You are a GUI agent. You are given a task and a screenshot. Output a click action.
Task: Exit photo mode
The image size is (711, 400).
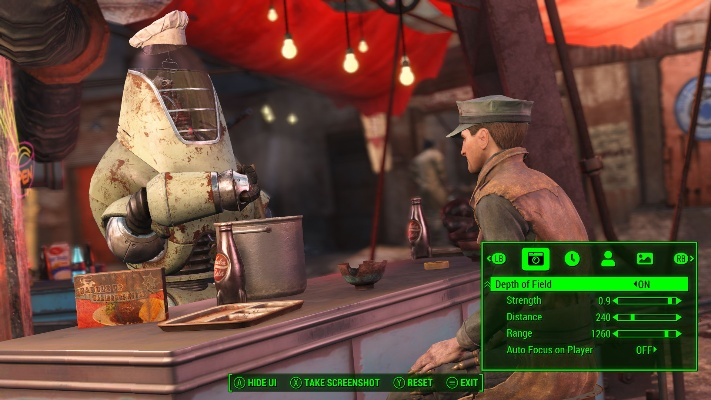coord(463,382)
